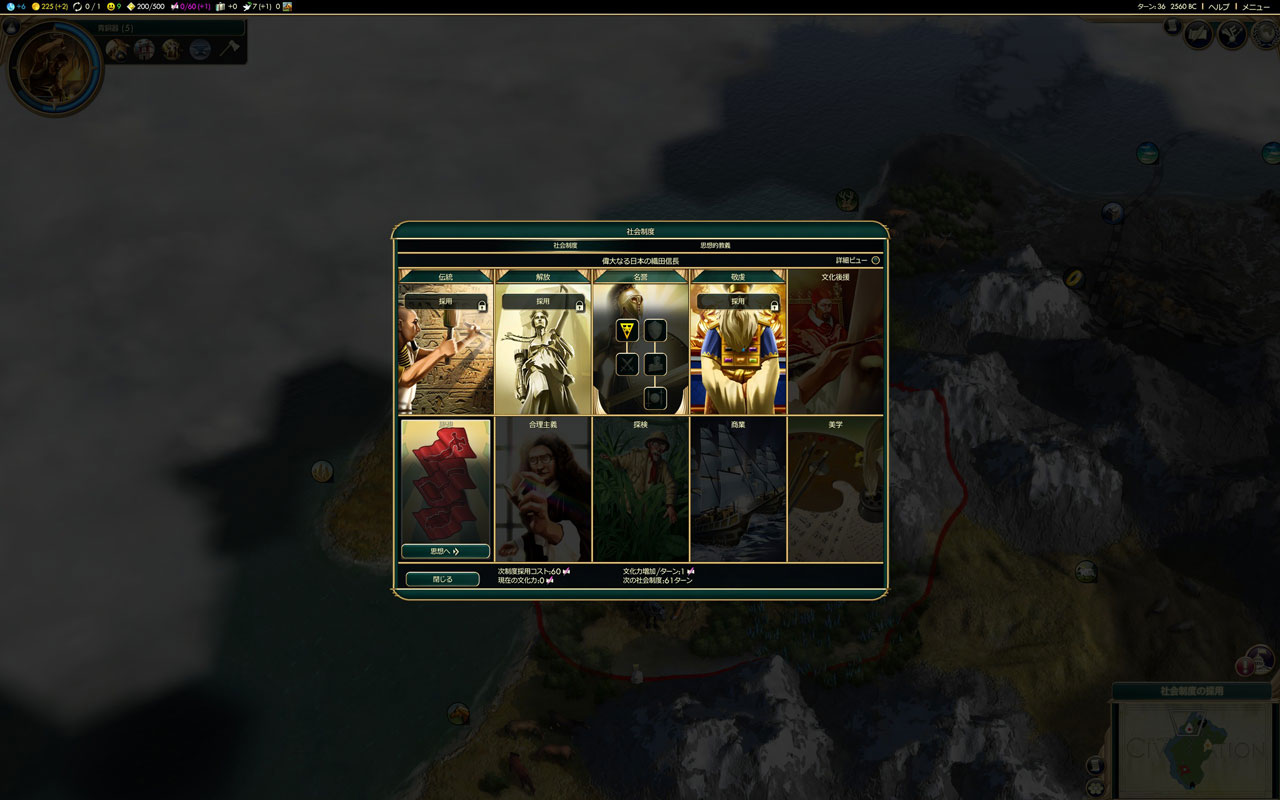Open the current research portrait
This screenshot has width=1280, height=800.
pos(53,67)
